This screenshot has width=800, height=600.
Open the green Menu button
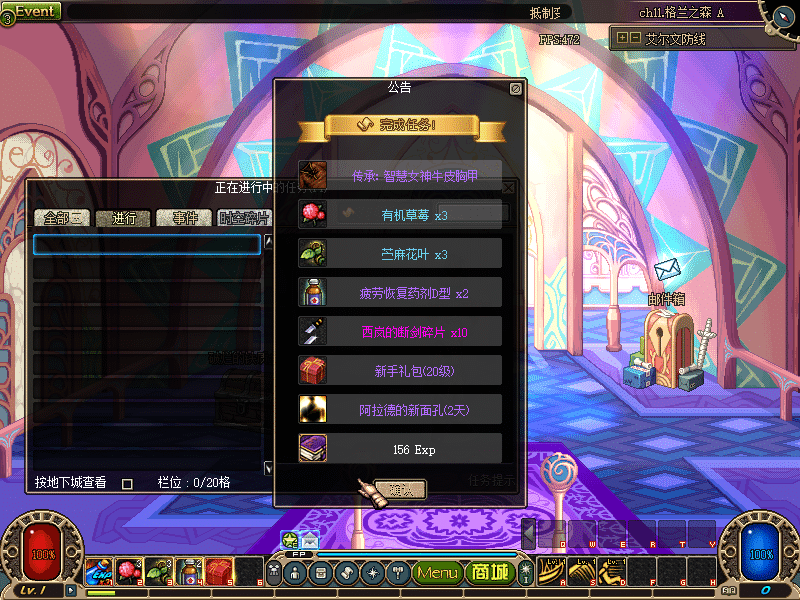438,573
